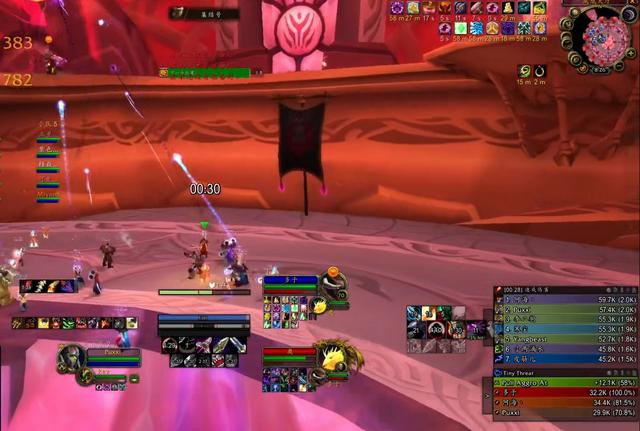Click the green swirl 15-minute buff icon
Image resolution: width=640 pixels, height=431 pixels.
click(x=524, y=72)
